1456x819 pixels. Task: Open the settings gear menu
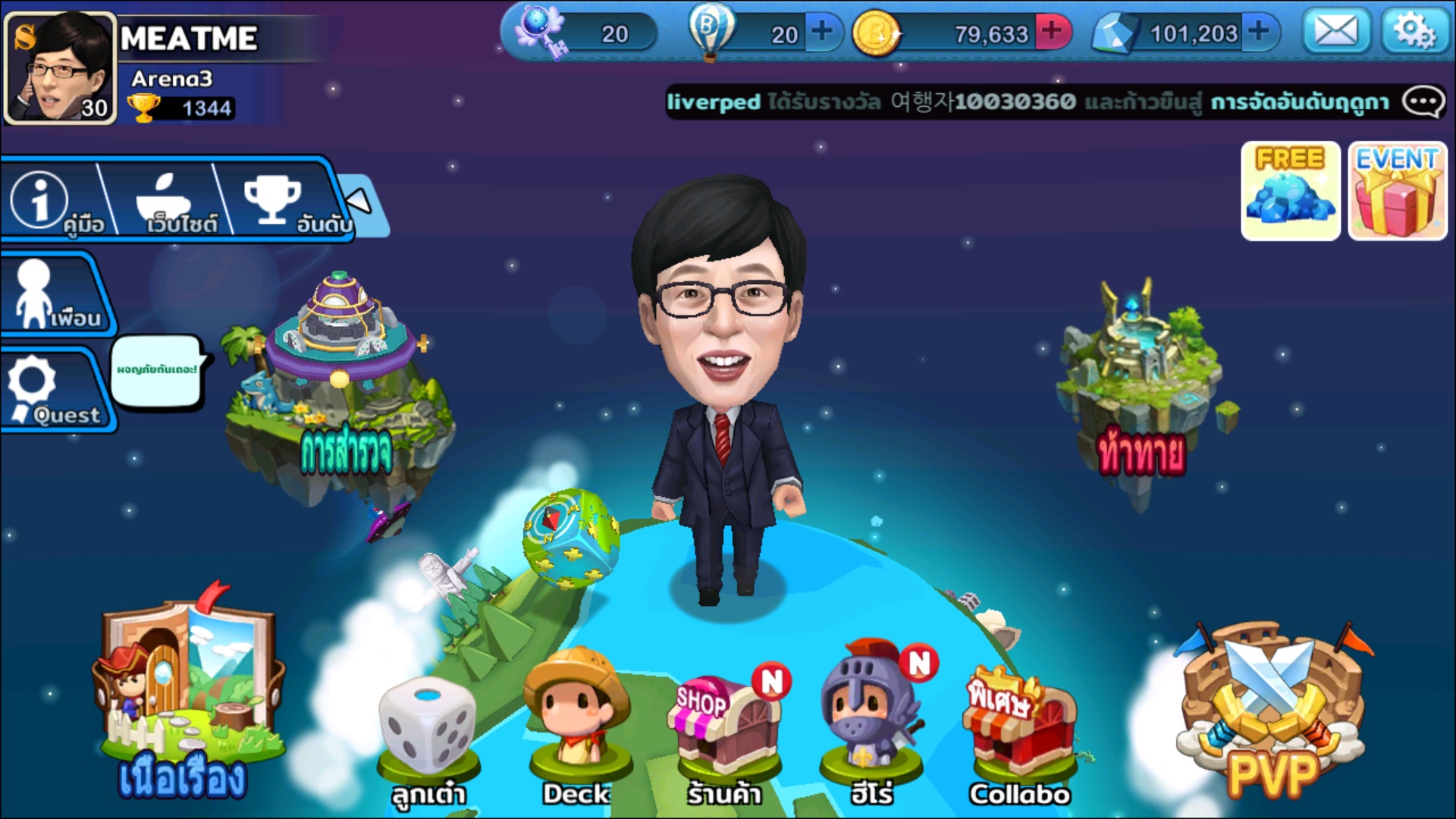(x=1414, y=33)
